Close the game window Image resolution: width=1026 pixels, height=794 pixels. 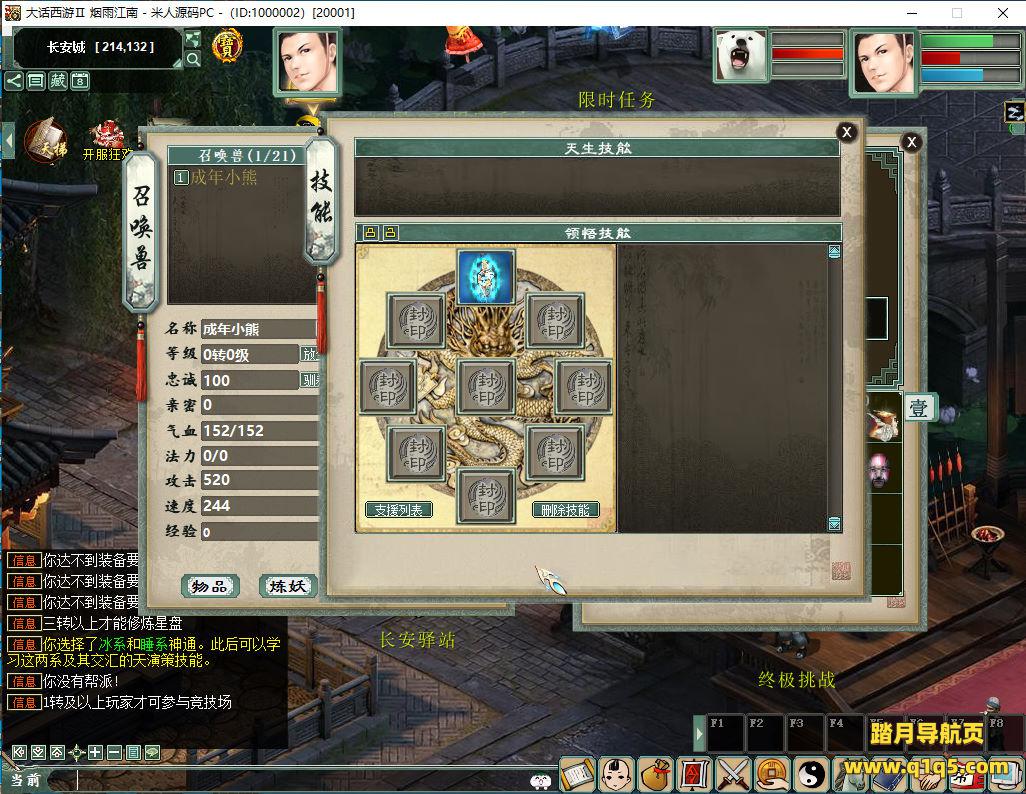[1002, 13]
